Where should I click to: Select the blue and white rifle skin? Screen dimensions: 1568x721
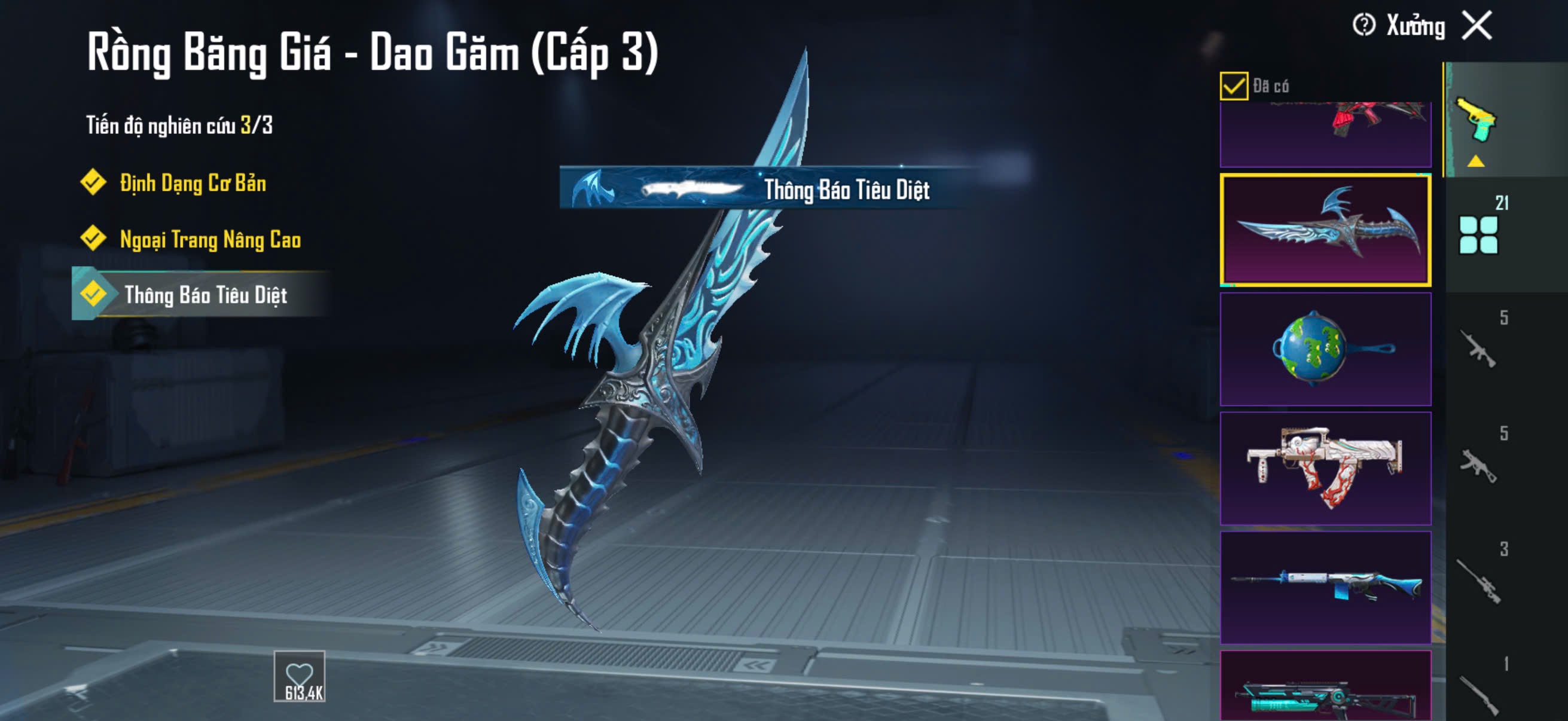point(1325,588)
